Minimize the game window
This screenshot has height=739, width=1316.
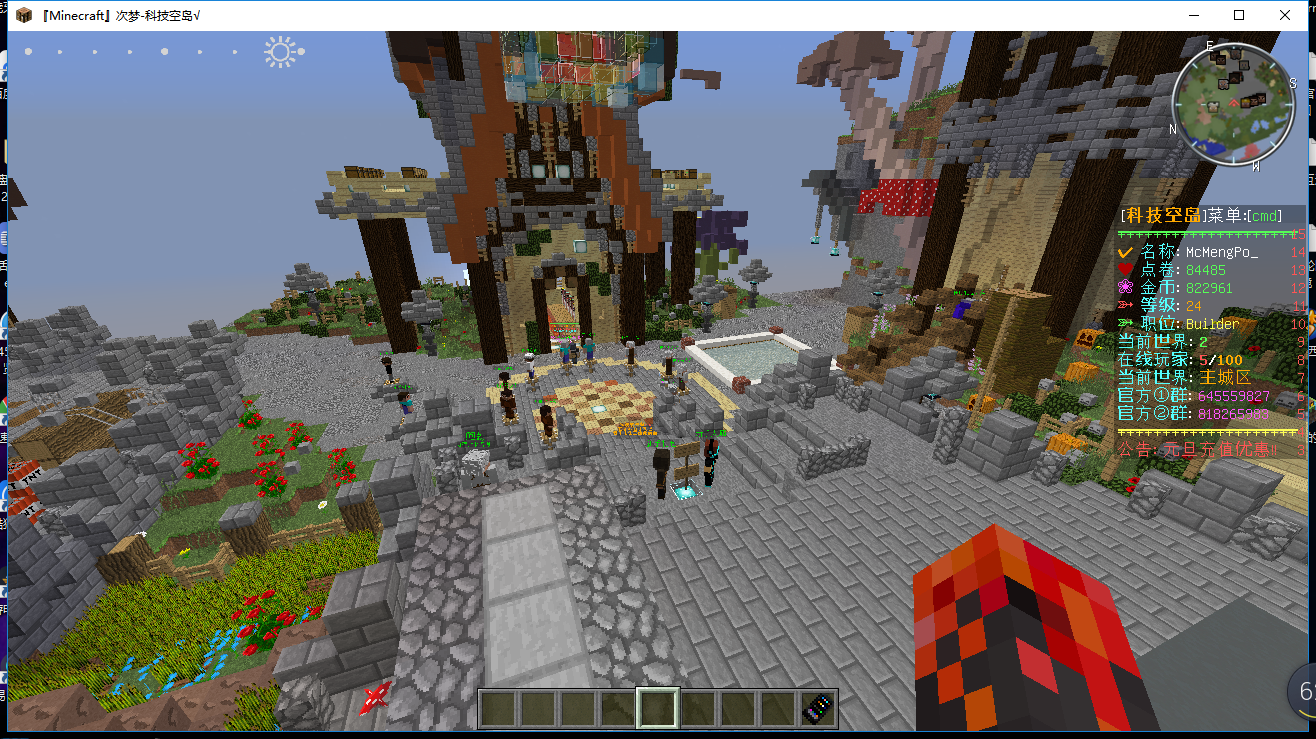click(x=1193, y=15)
